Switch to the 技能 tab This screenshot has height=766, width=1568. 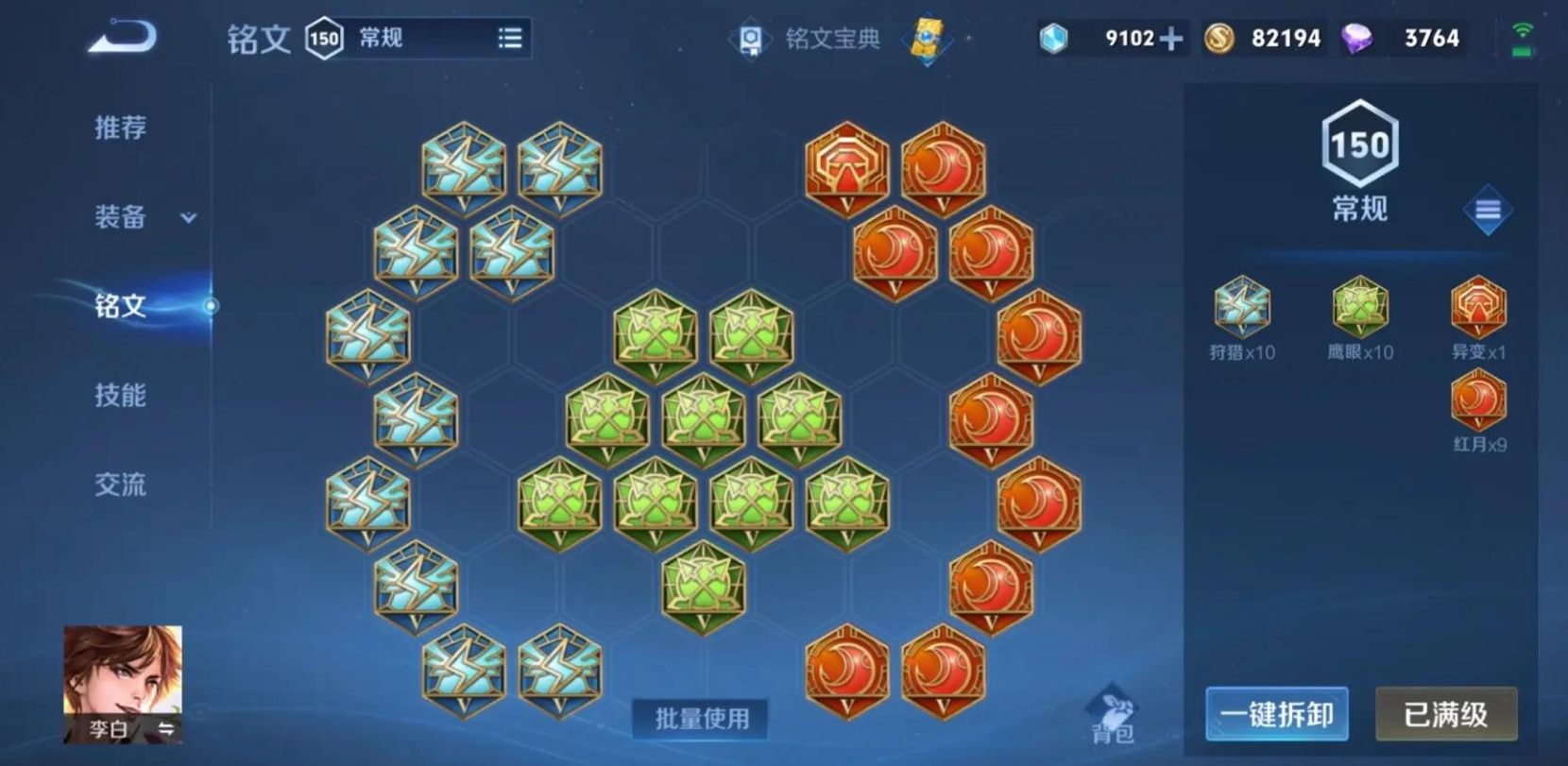119,396
